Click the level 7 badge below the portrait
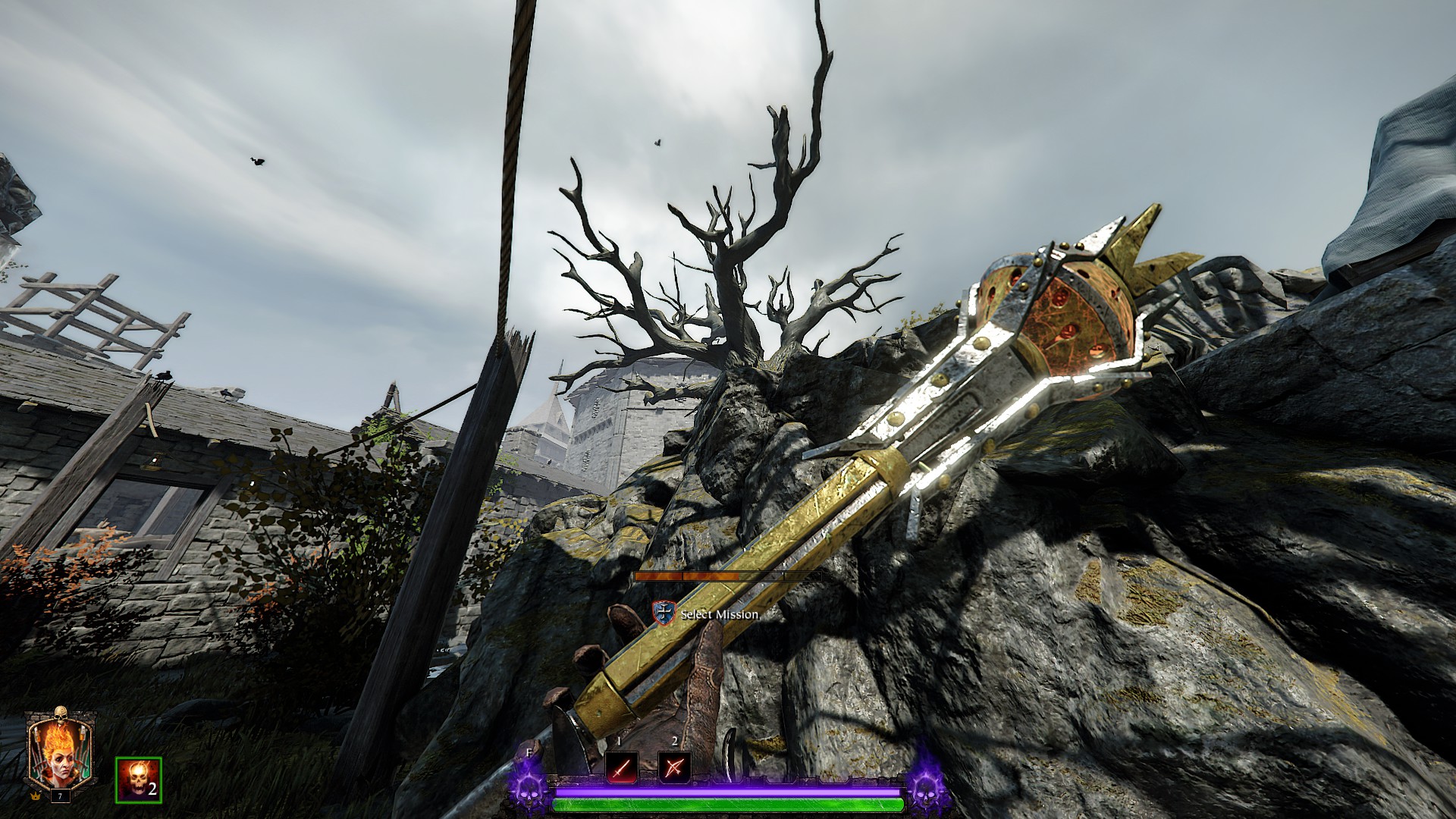Viewport: 1456px width, 819px height. pyautogui.click(x=60, y=795)
